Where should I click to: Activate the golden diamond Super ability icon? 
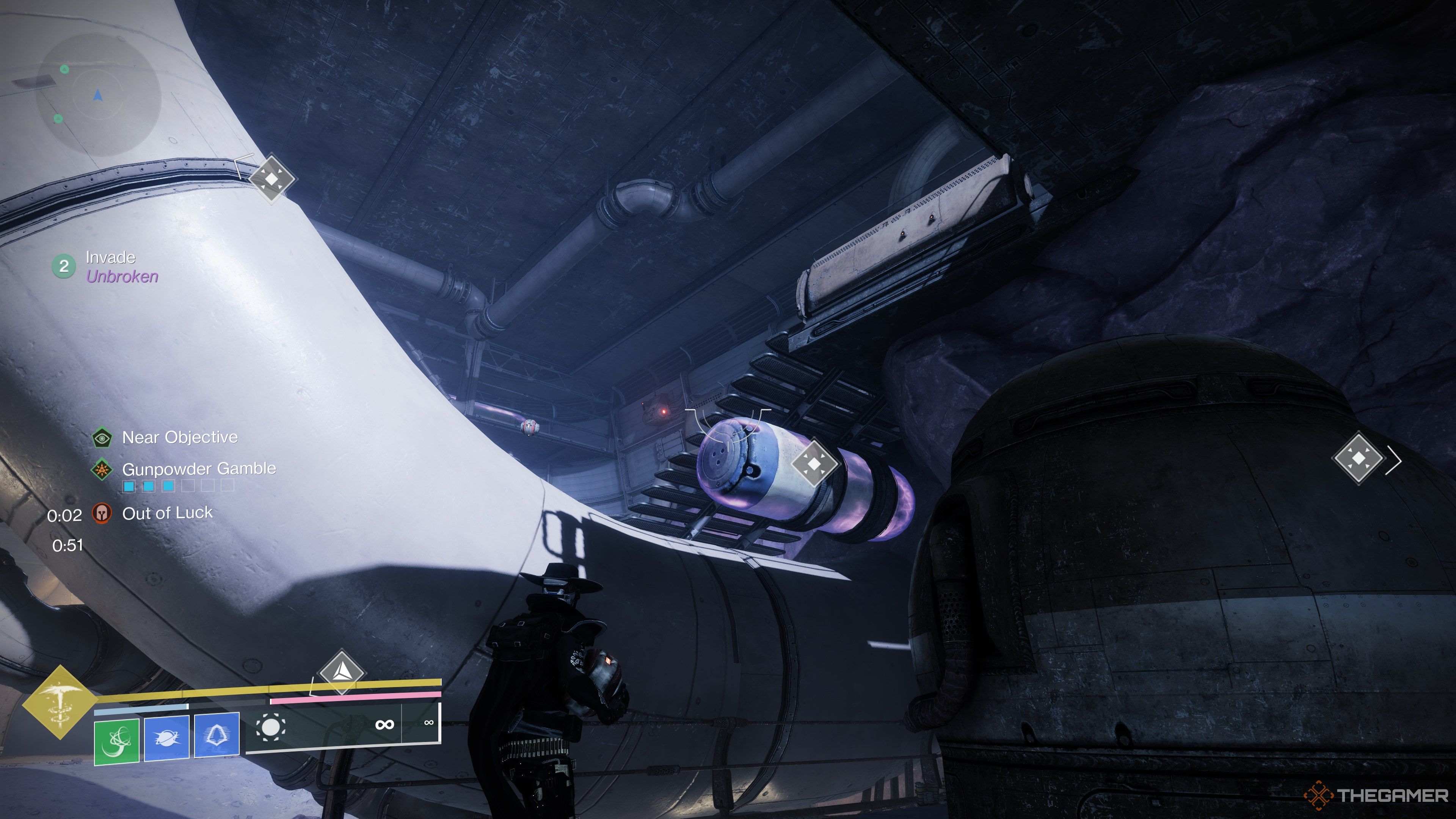point(60,702)
